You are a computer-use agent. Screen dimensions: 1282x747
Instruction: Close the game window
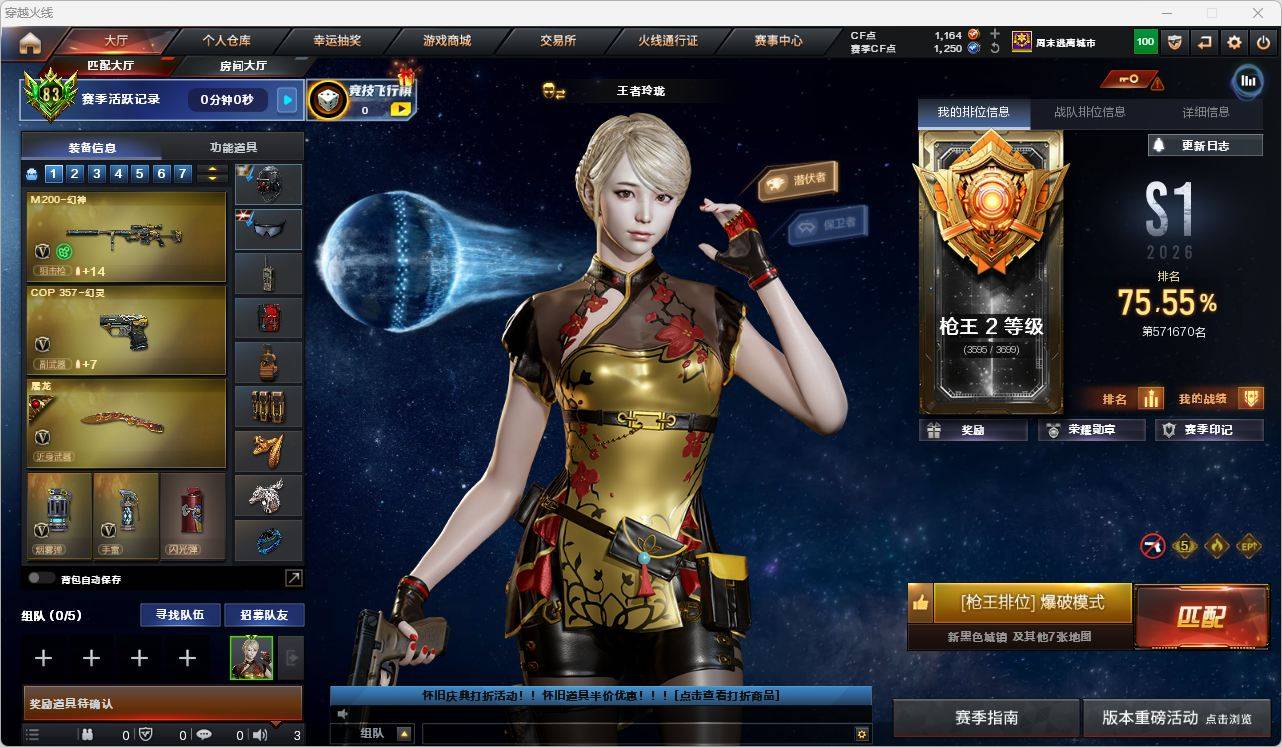coord(1258,13)
